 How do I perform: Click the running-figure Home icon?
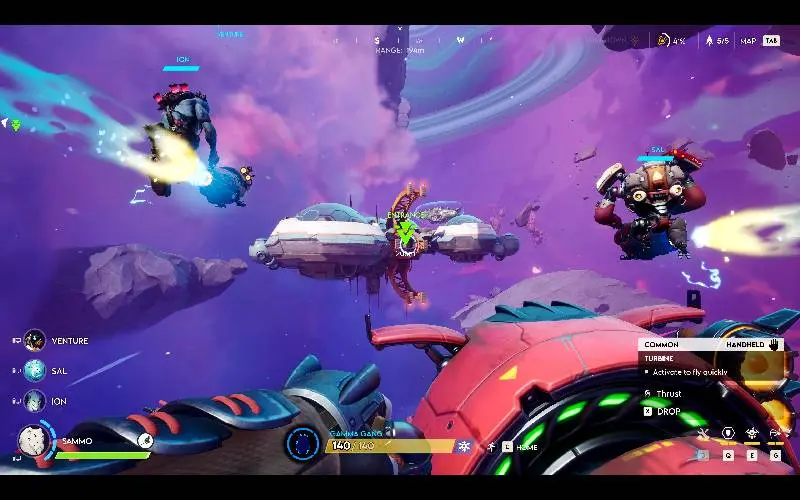(x=492, y=446)
